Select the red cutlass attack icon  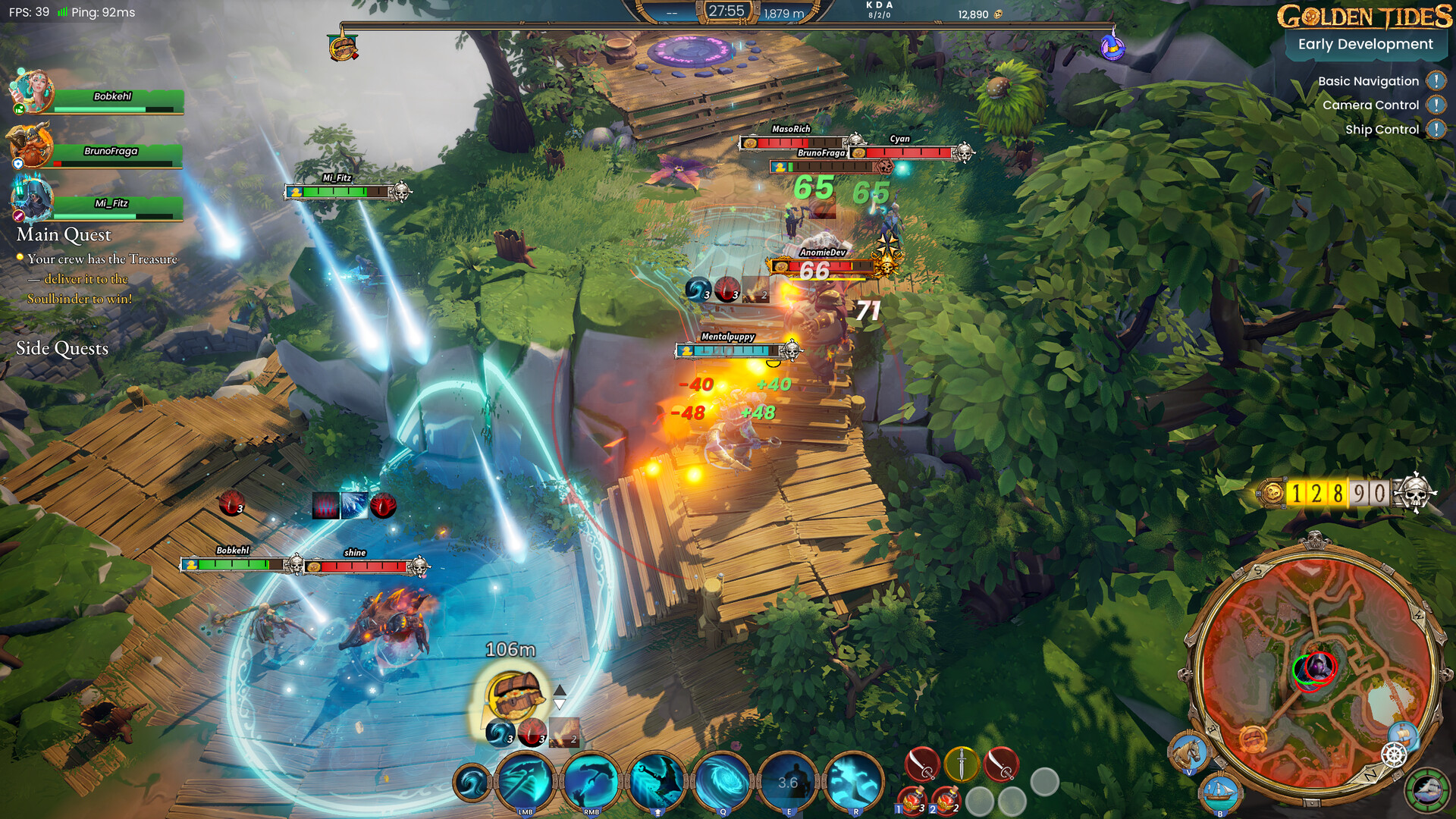click(x=922, y=764)
